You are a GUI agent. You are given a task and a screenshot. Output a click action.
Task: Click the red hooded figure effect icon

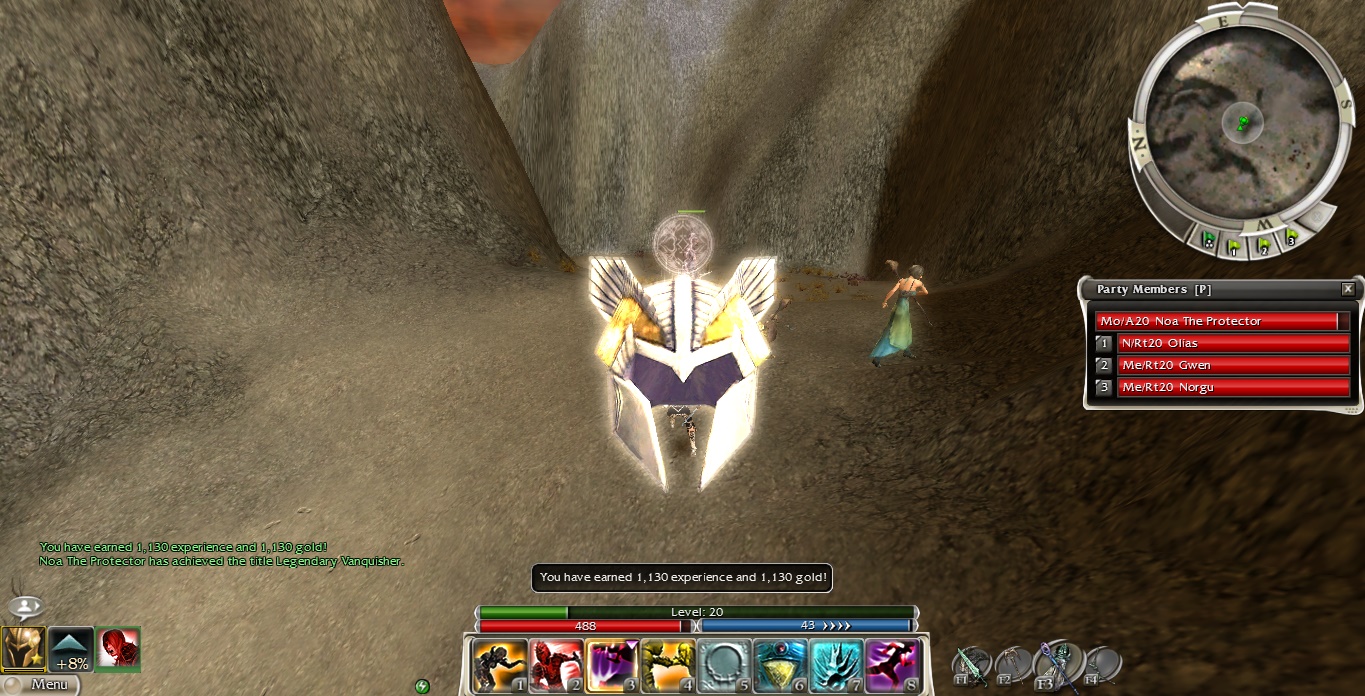pos(117,649)
